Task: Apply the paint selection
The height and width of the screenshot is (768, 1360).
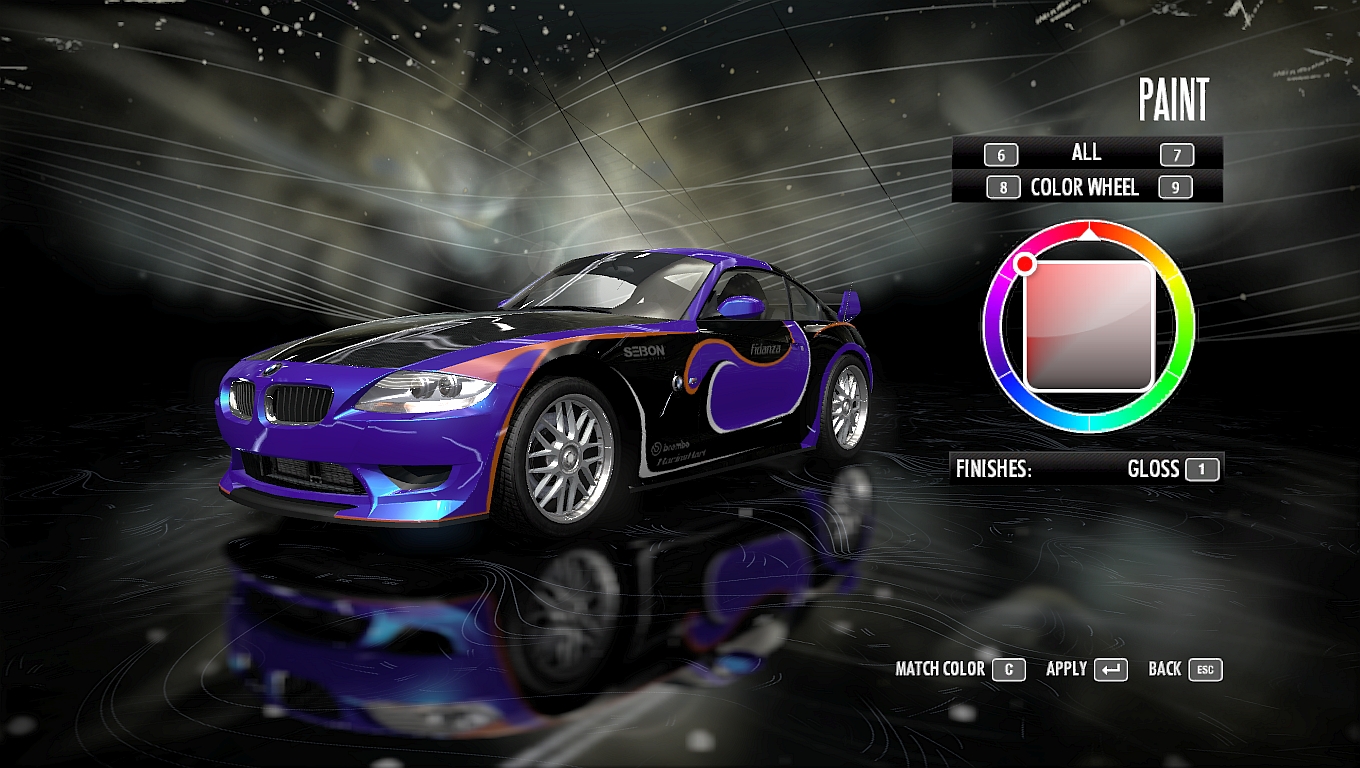Action: point(1086,669)
